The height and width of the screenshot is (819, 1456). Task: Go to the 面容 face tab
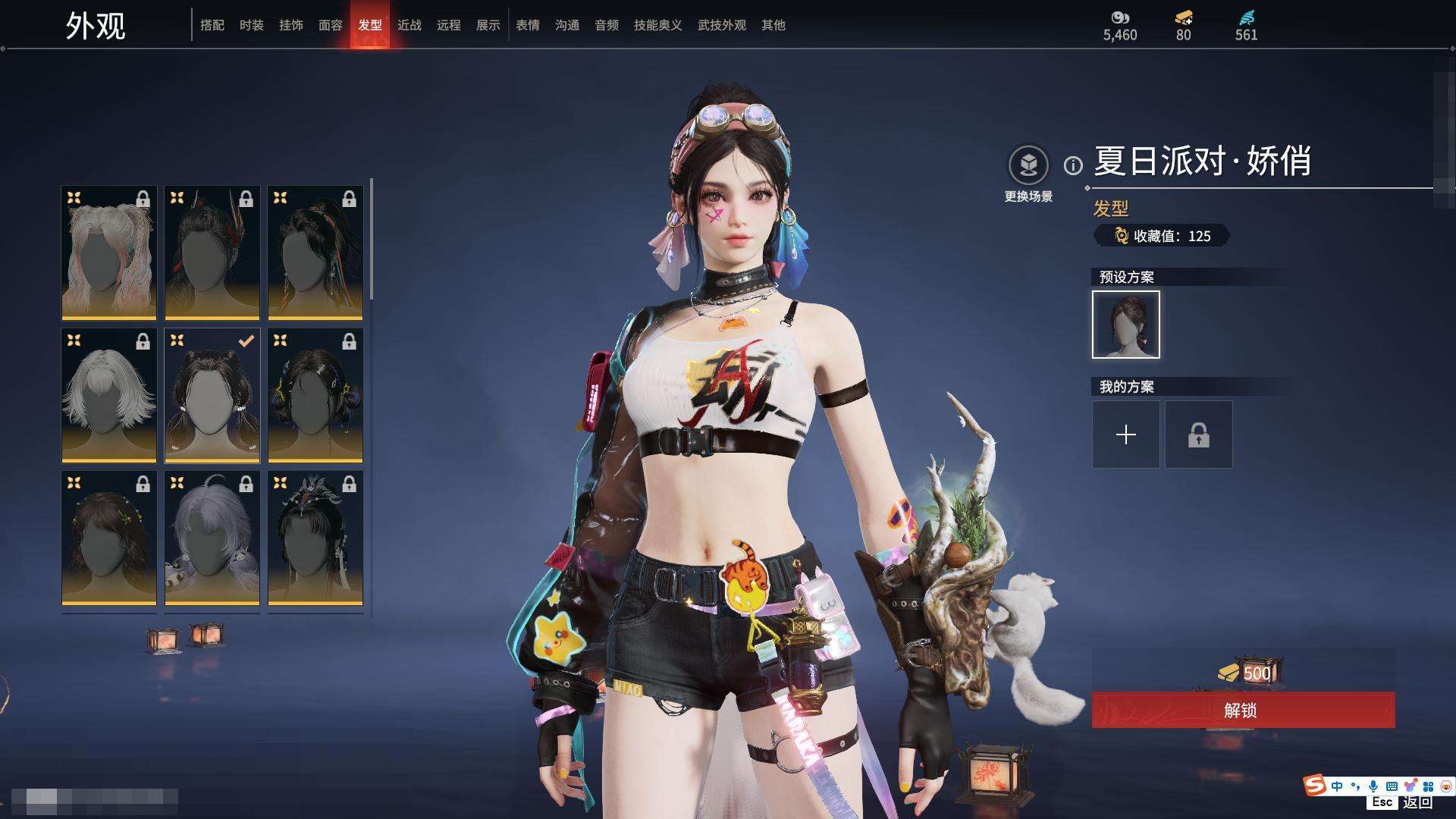(x=330, y=25)
